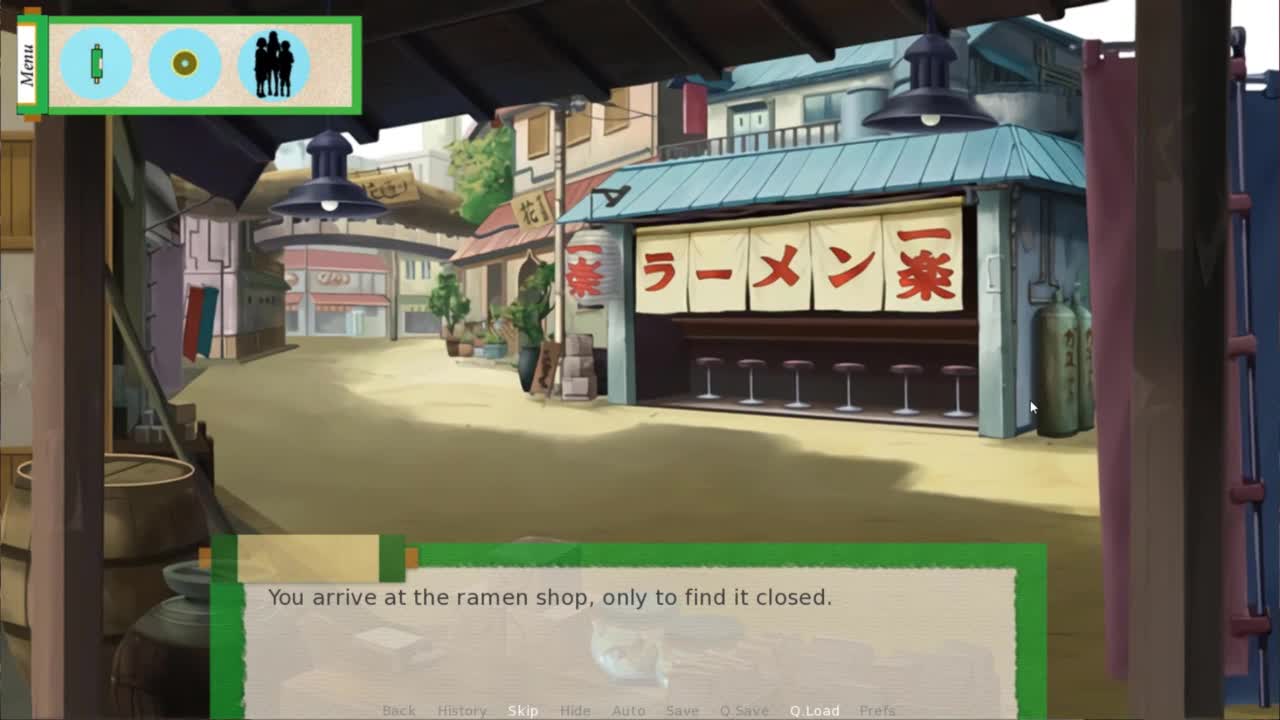Open Prefs settings
The width and height of the screenshot is (1280, 720).
click(877, 710)
